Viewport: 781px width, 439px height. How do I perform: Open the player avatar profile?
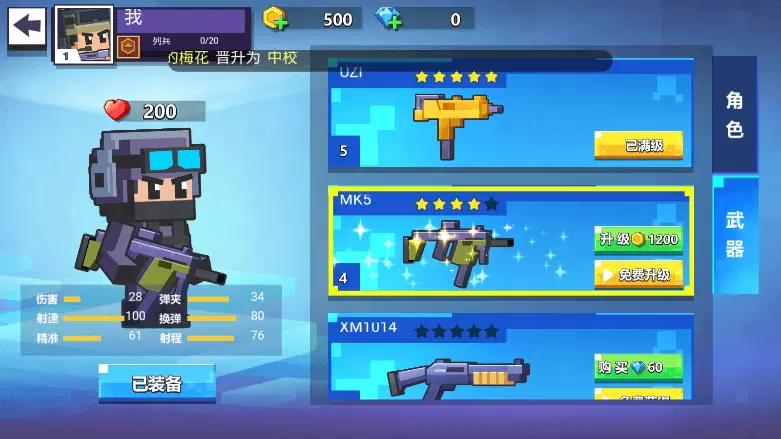tap(82, 33)
